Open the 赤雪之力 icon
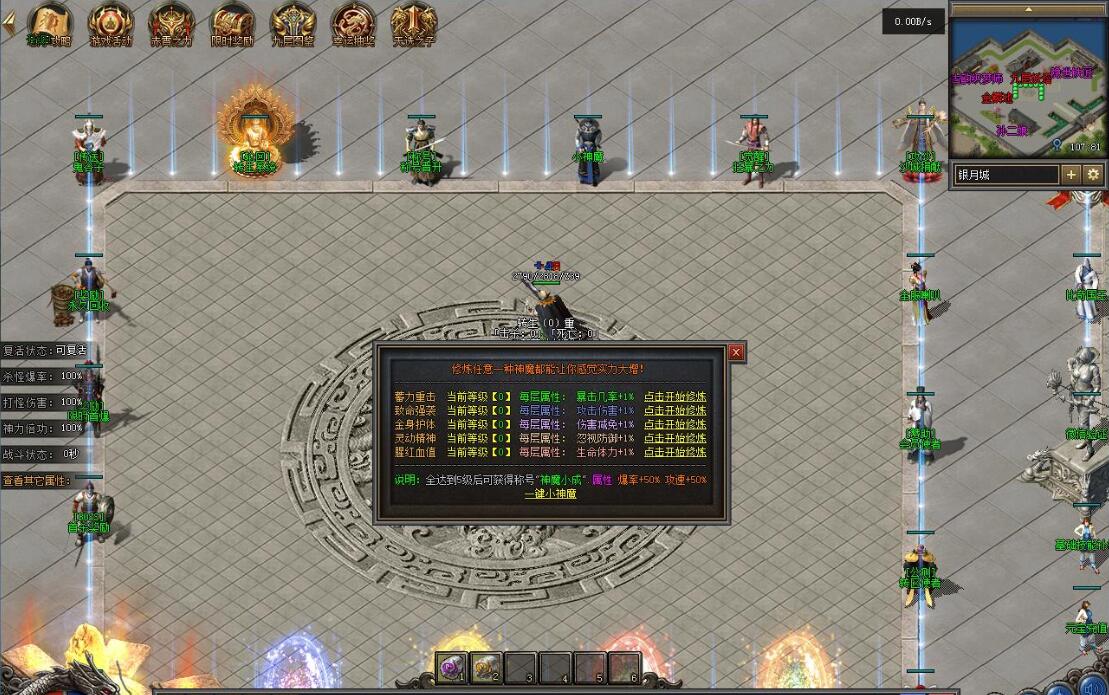Screen dimensions: 1109x695 coord(171,24)
